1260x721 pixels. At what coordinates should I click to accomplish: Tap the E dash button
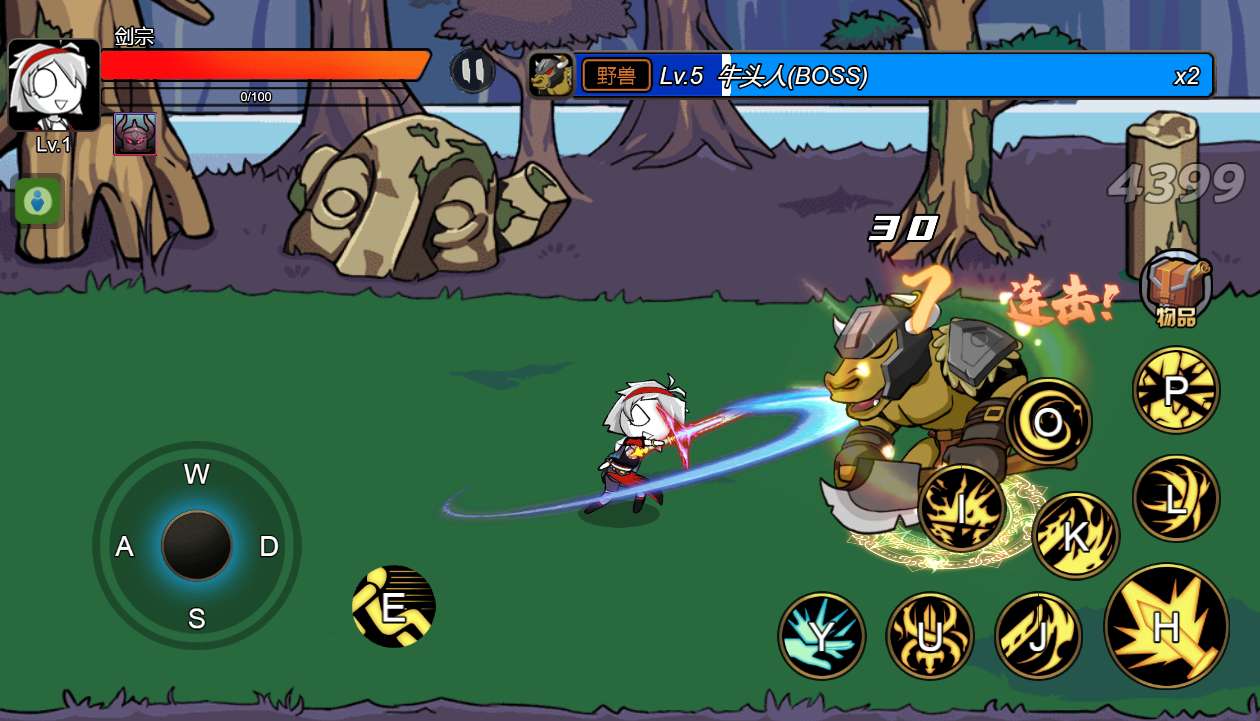394,606
